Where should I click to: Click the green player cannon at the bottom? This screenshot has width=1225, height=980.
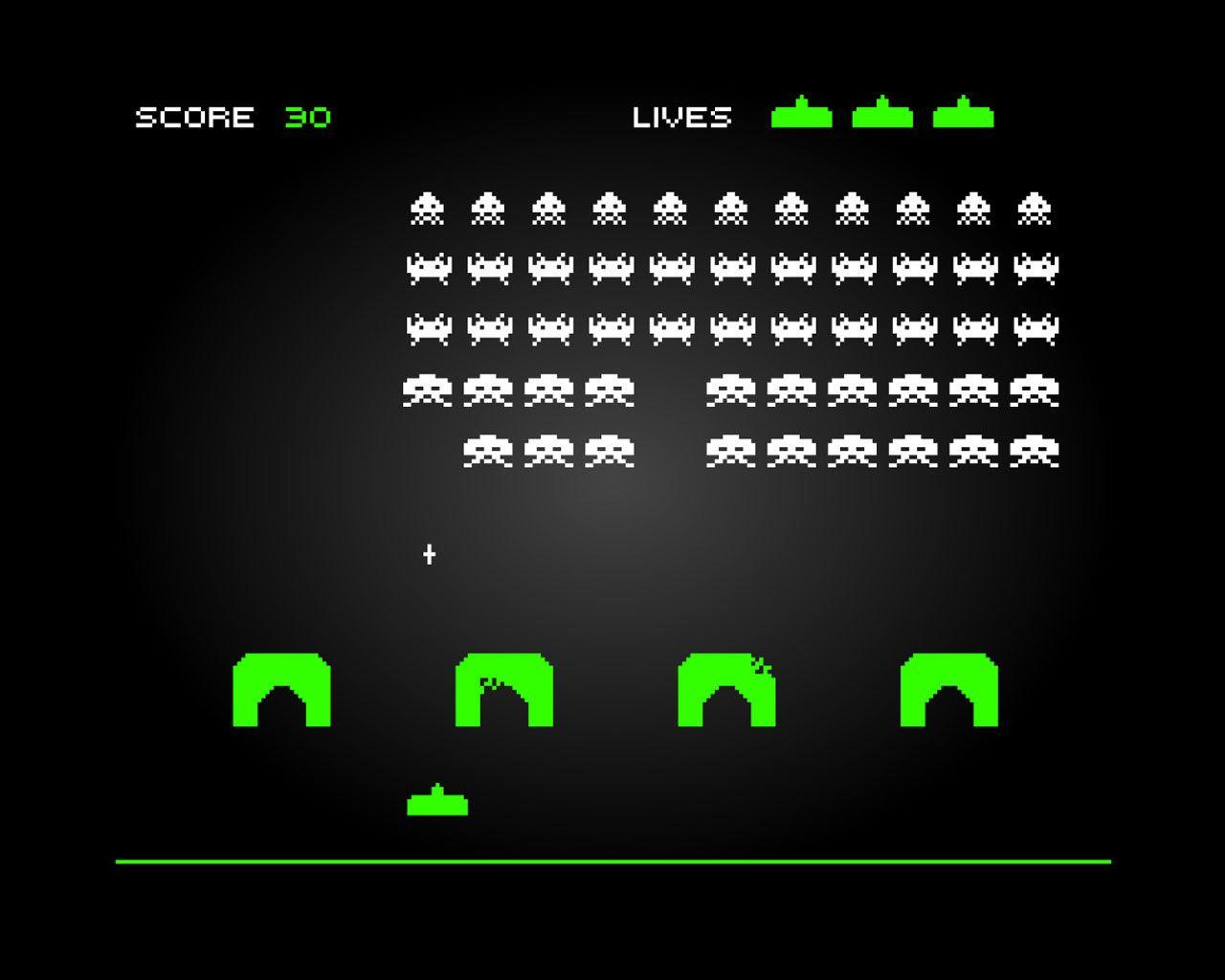coord(438,802)
